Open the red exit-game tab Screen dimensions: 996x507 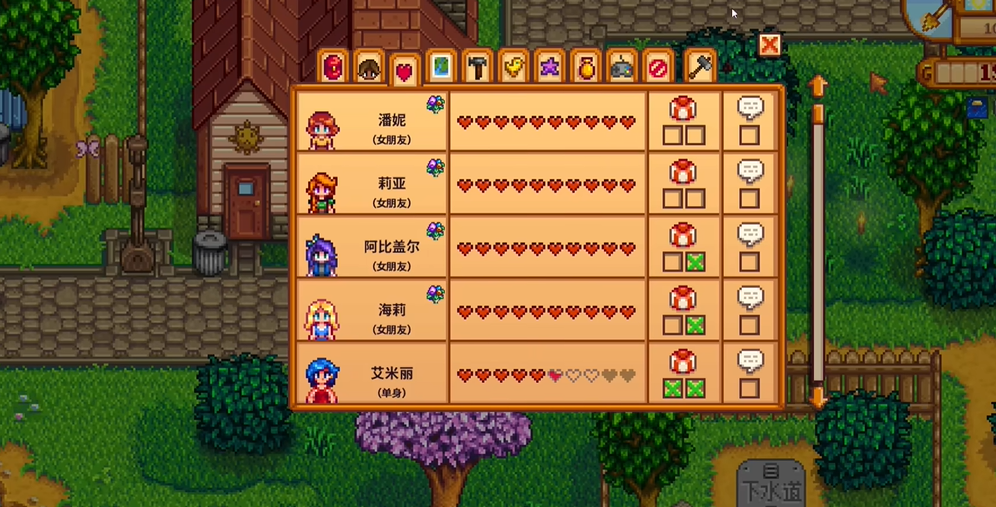(x=657, y=68)
